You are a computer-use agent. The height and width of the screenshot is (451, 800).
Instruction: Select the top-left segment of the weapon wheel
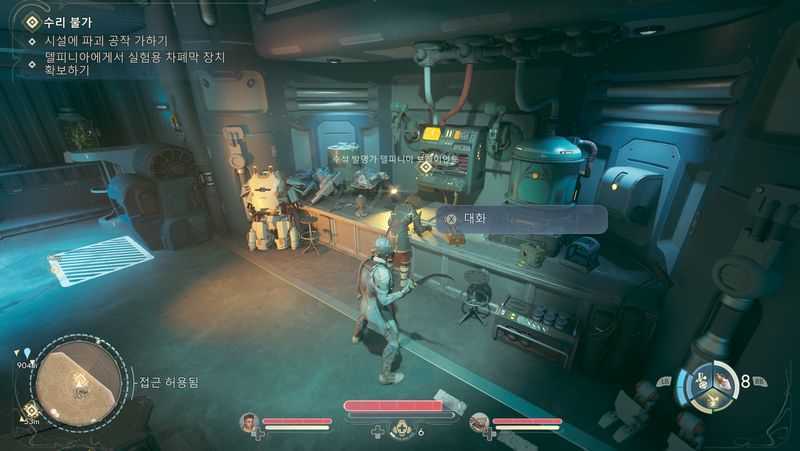pos(701,379)
